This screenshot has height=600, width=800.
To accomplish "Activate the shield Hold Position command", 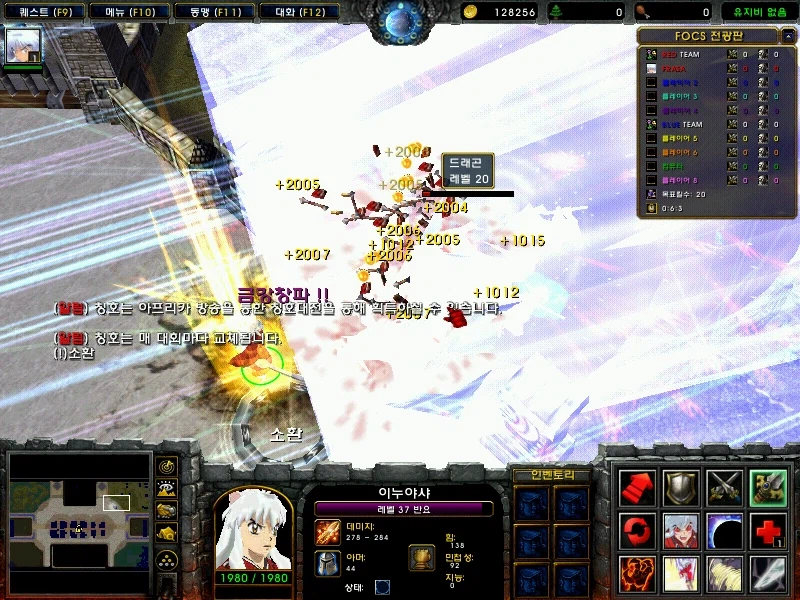I will point(681,487).
